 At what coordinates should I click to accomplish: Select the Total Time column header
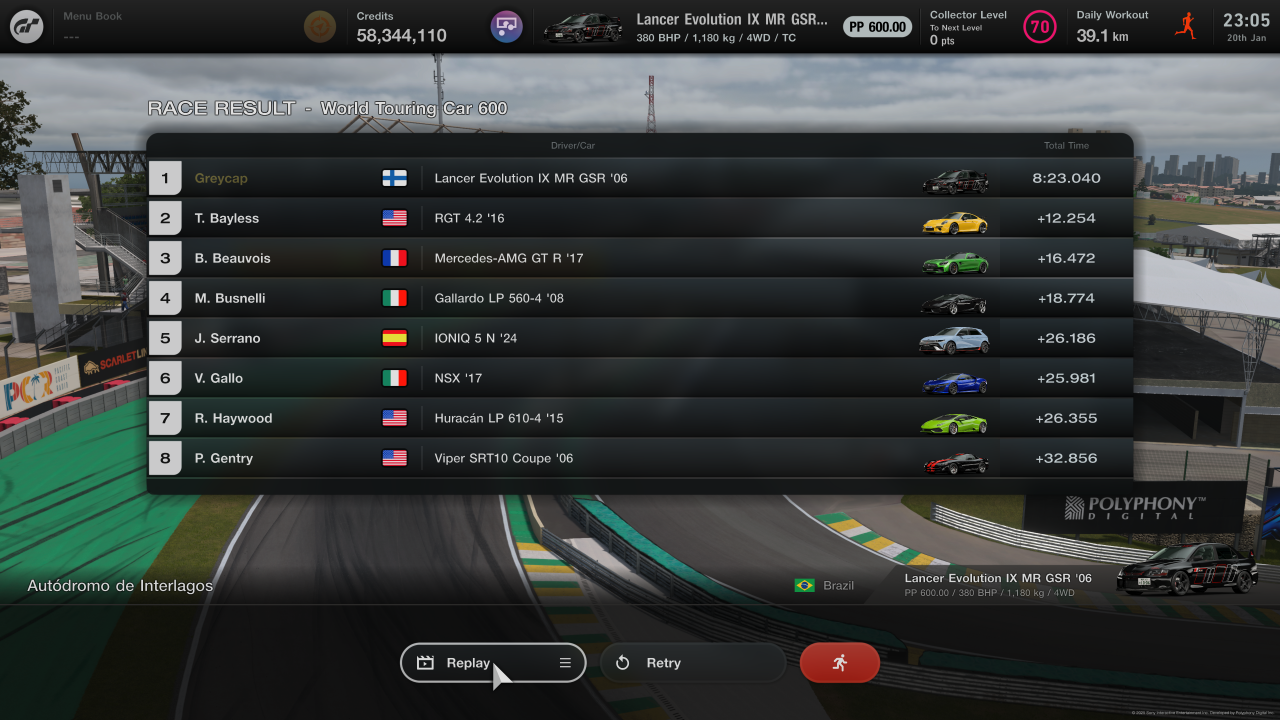[1066, 145]
